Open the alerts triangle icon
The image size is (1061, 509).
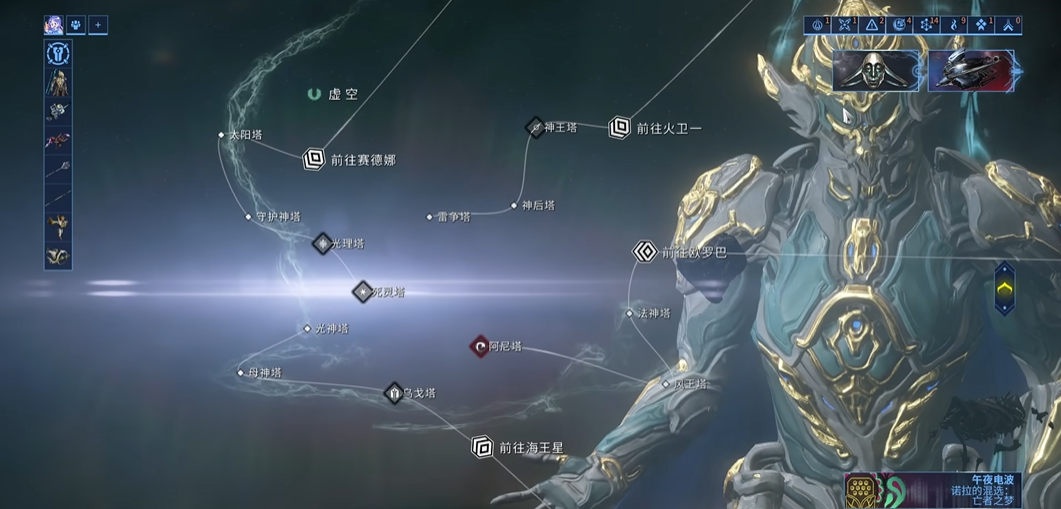click(x=872, y=25)
